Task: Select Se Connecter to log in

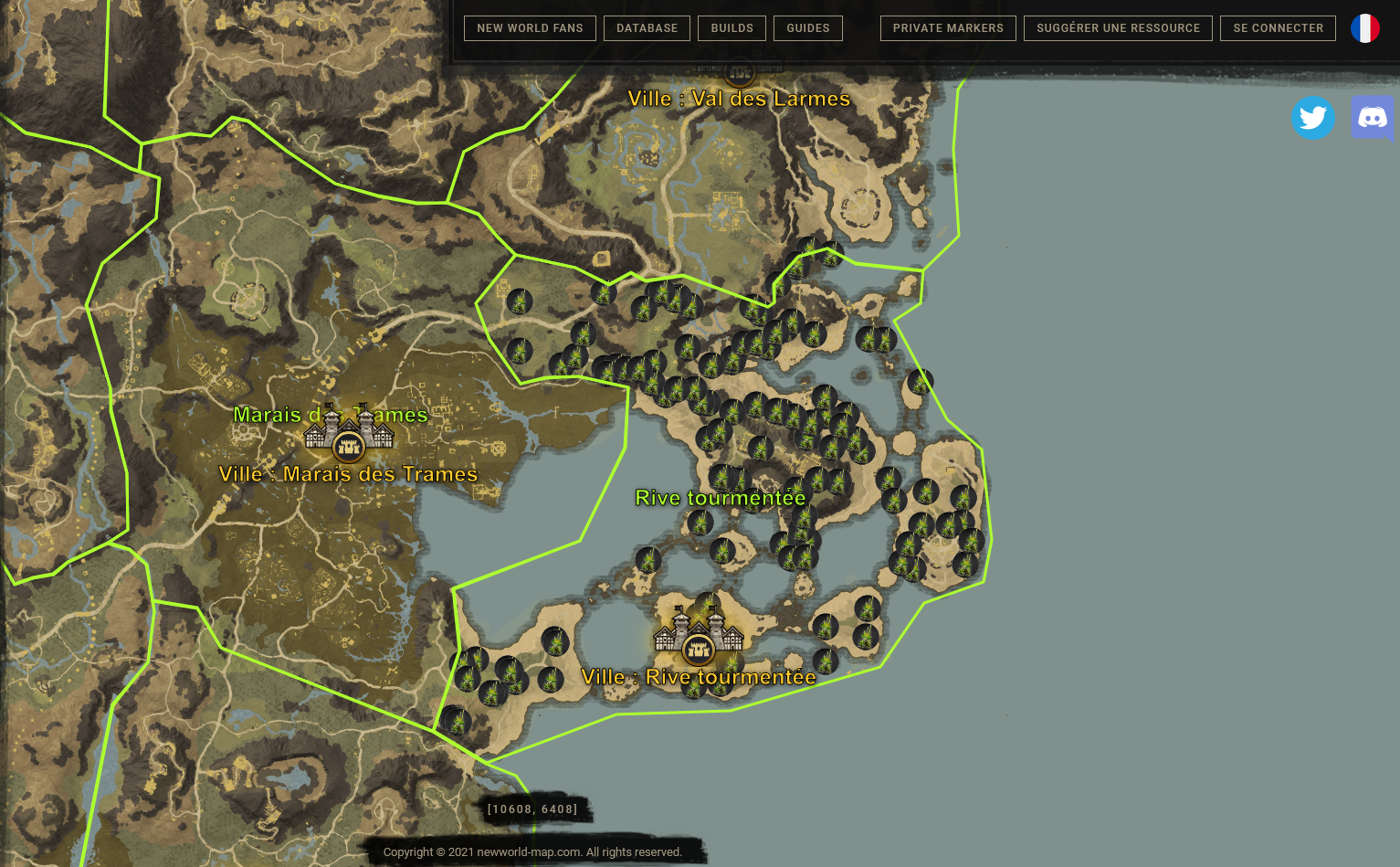Action: [x=1278, y=28]
